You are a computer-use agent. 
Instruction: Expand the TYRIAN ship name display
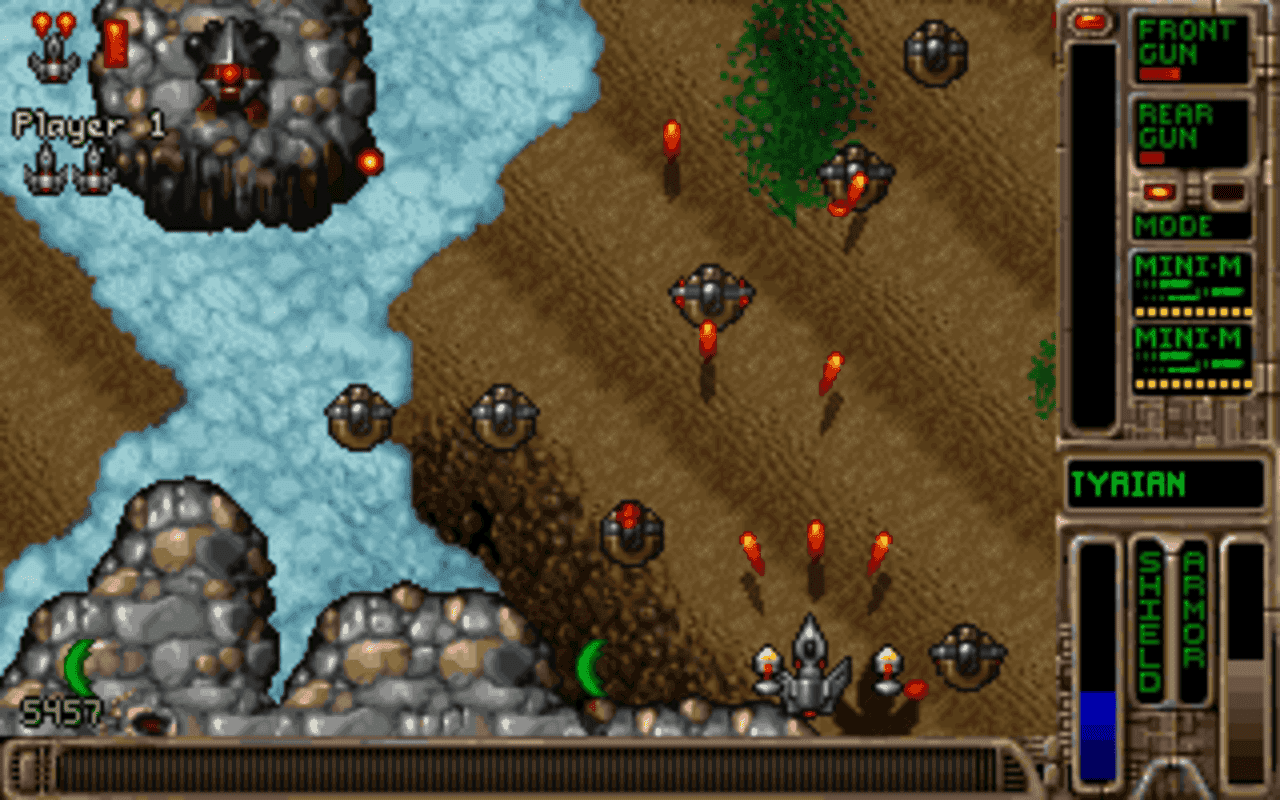pos(1165,483)
